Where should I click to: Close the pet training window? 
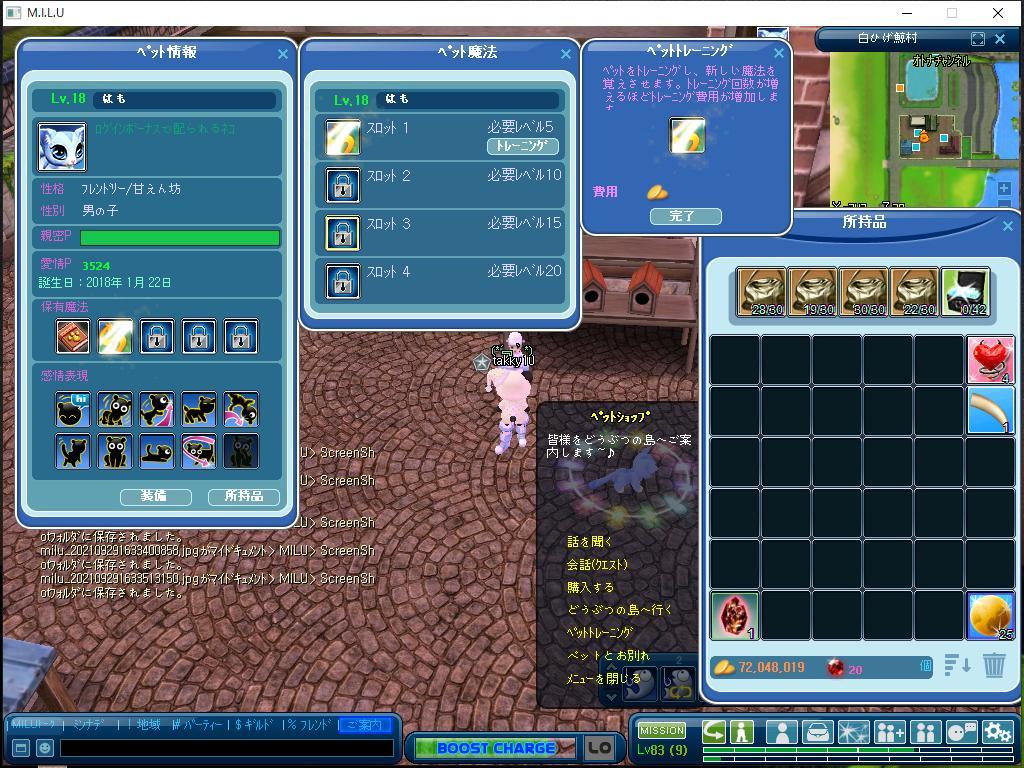tap(779, 53)
